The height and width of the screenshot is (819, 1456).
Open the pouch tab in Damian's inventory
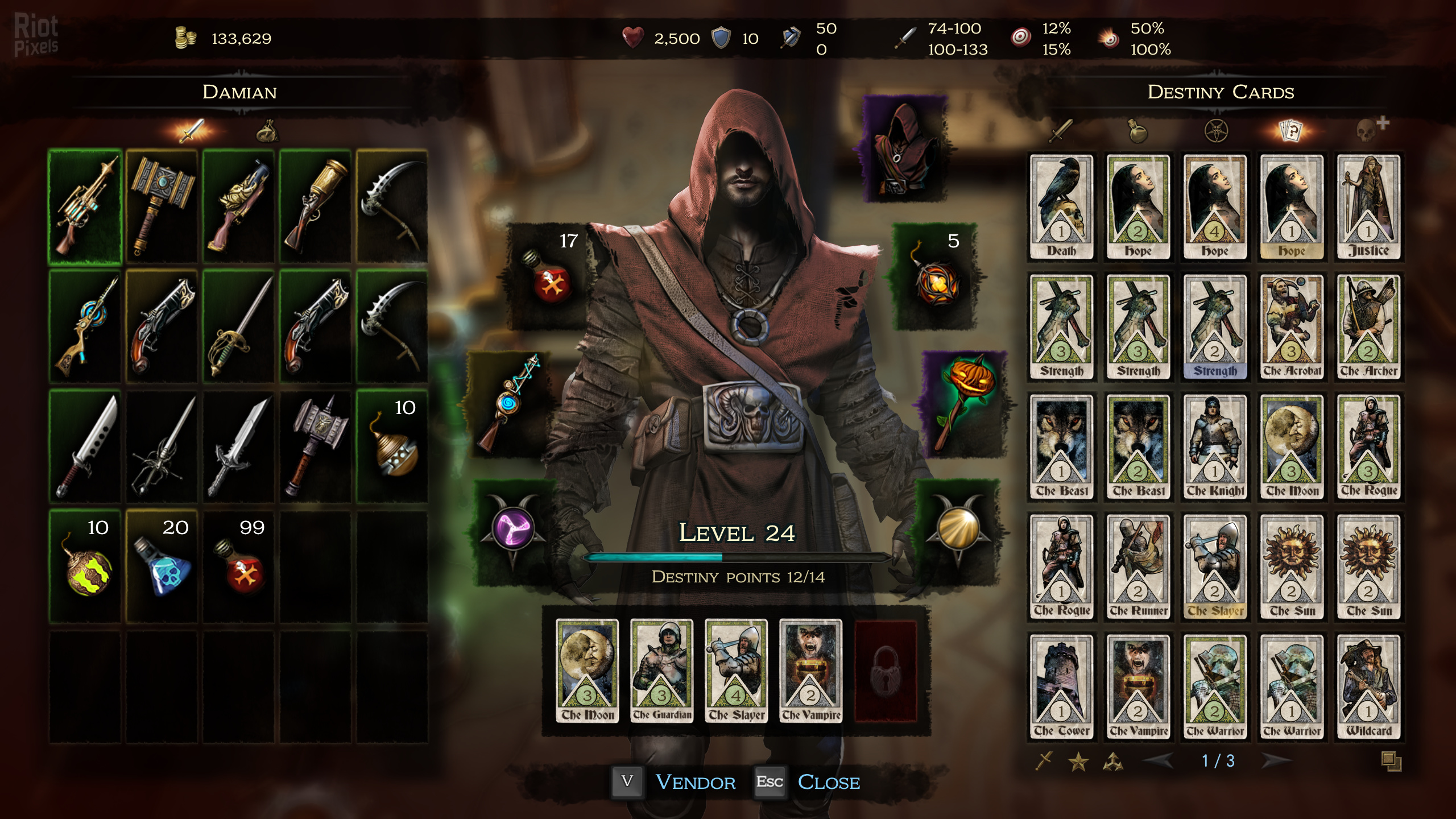(267, 132)
